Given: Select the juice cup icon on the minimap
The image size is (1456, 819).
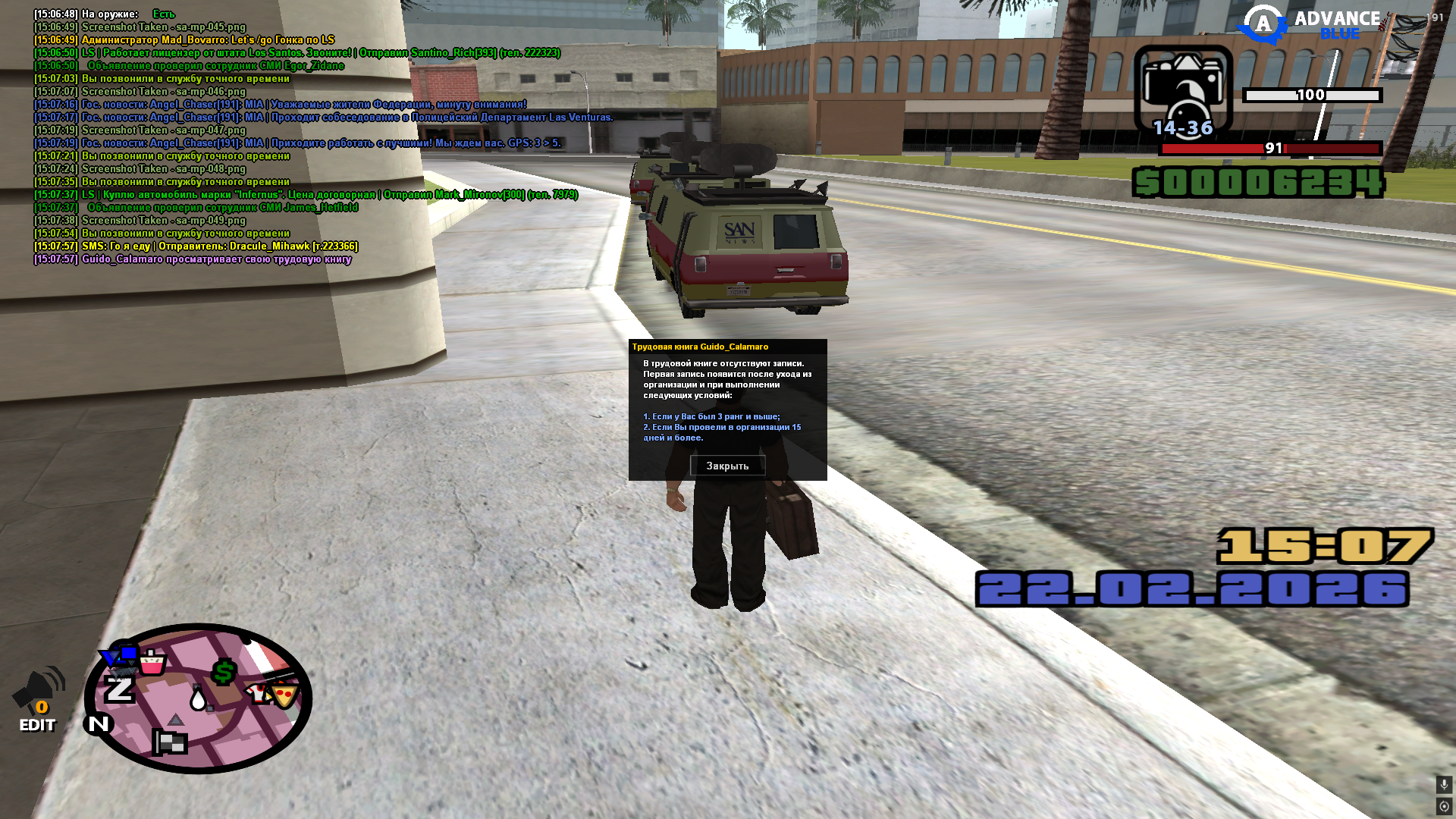Looking at the screenshot, I should click(x=152, y=663).
